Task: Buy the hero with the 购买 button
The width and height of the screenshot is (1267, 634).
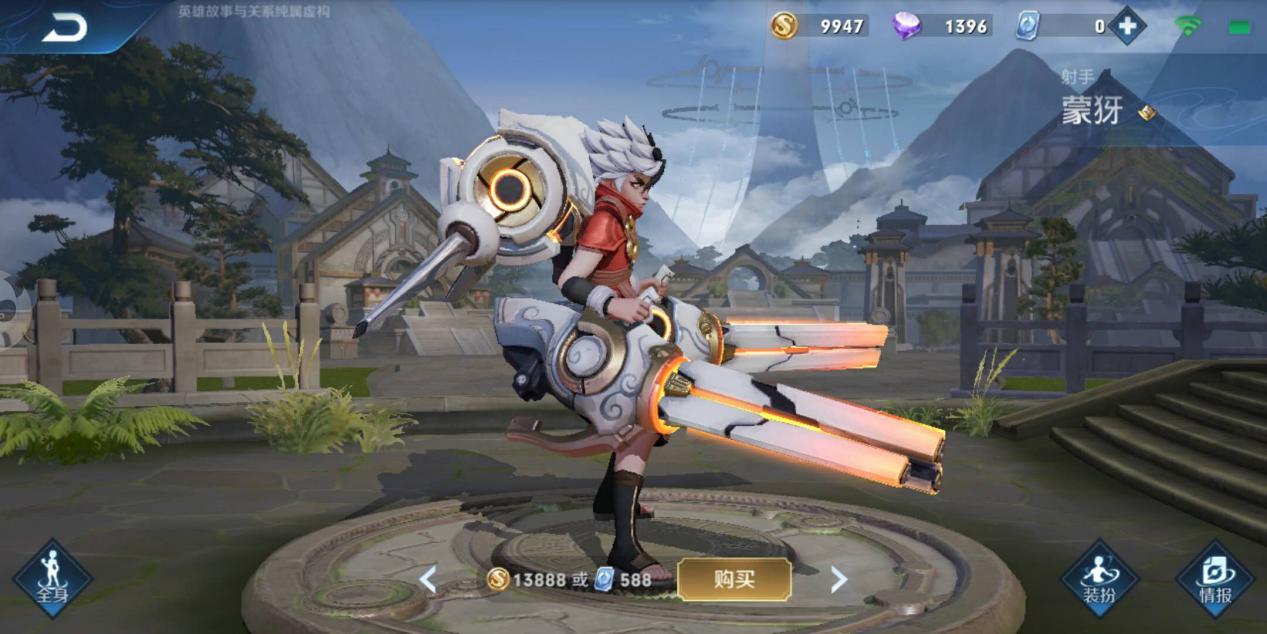Action: (x=734, y=579)
